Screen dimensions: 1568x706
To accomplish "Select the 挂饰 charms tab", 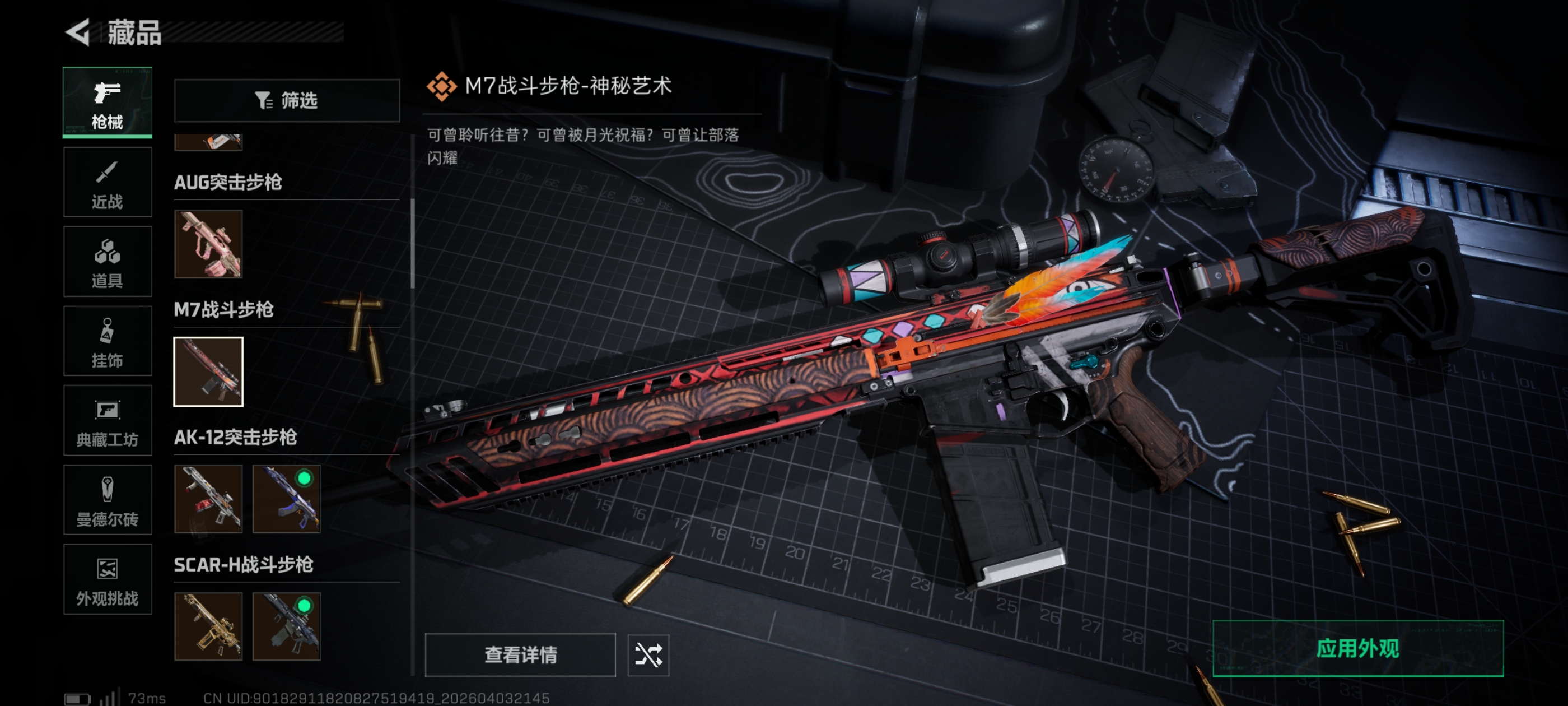I will (x=107, y=341).
